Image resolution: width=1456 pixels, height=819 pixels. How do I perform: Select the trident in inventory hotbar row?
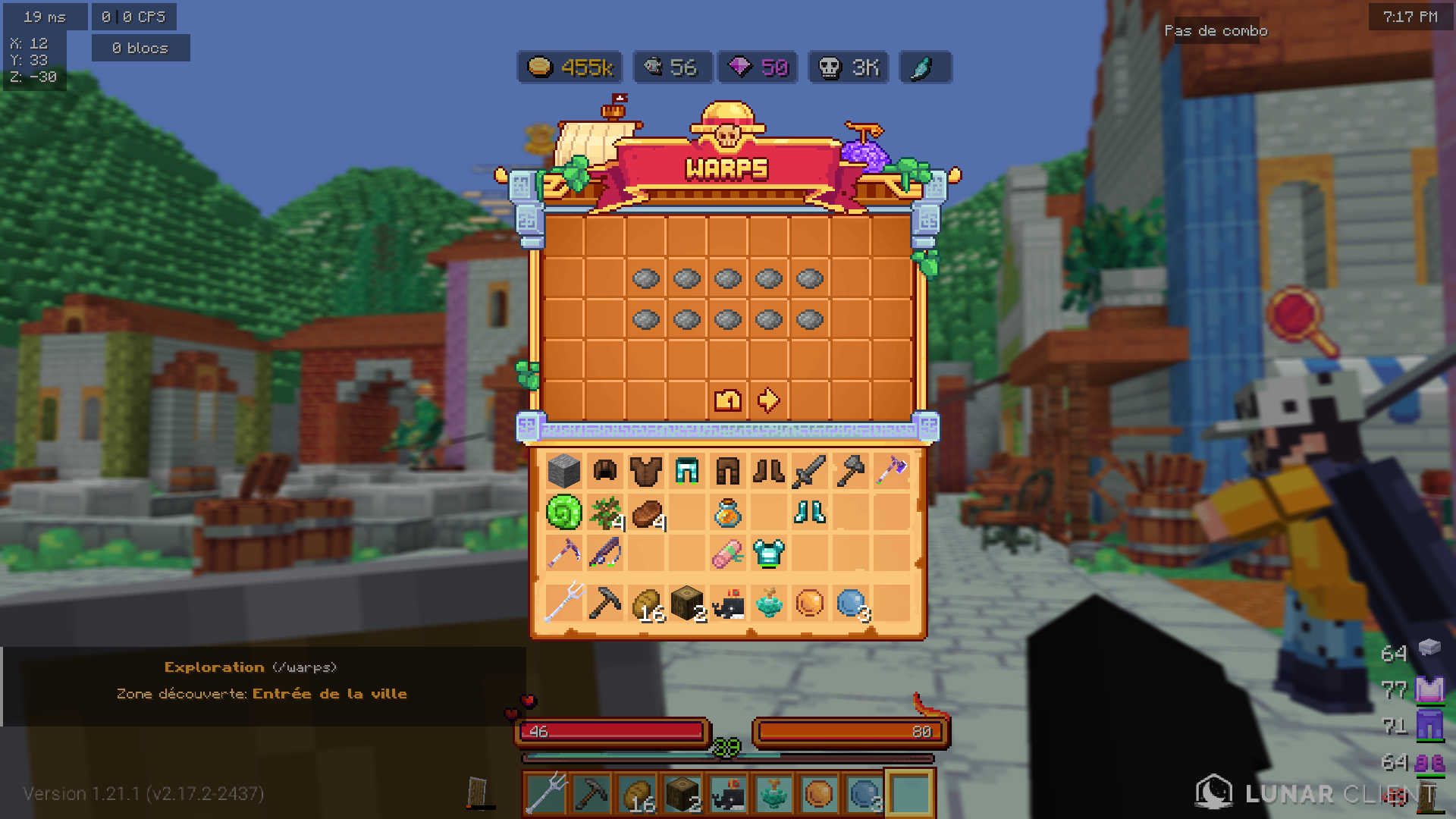(x=564, y=604)
